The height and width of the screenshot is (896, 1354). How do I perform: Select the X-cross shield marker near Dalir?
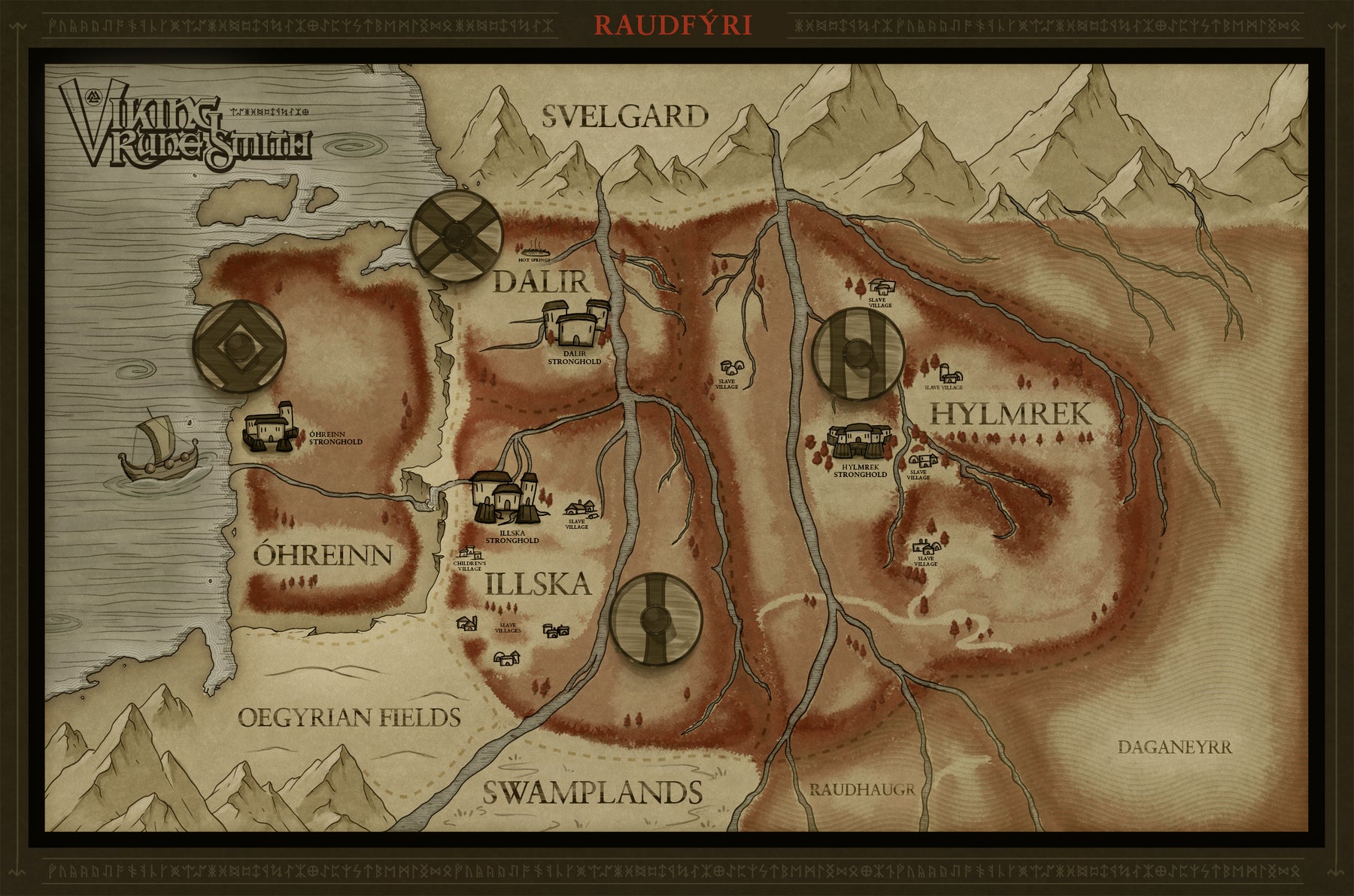457,236
